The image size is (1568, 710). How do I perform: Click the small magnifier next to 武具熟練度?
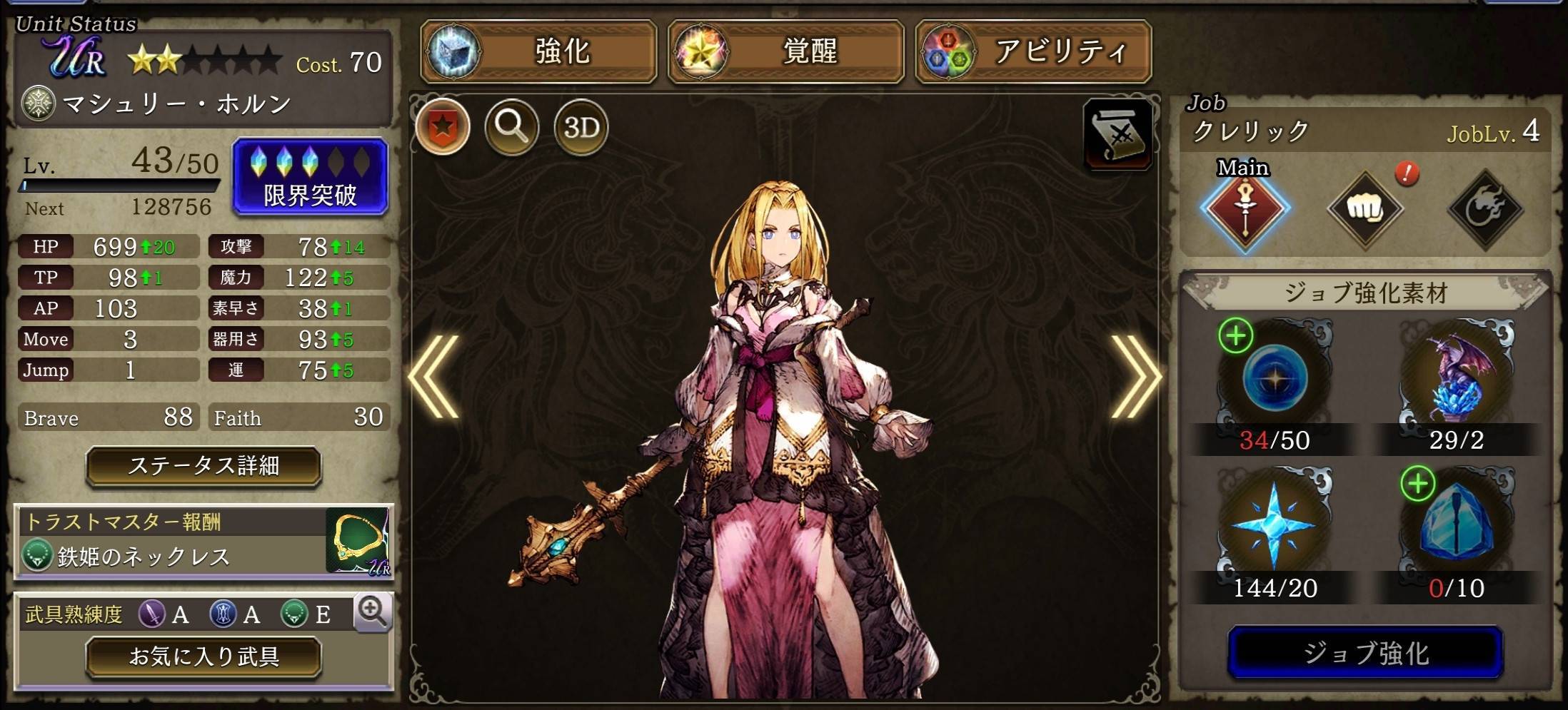(x=373, y=613)
